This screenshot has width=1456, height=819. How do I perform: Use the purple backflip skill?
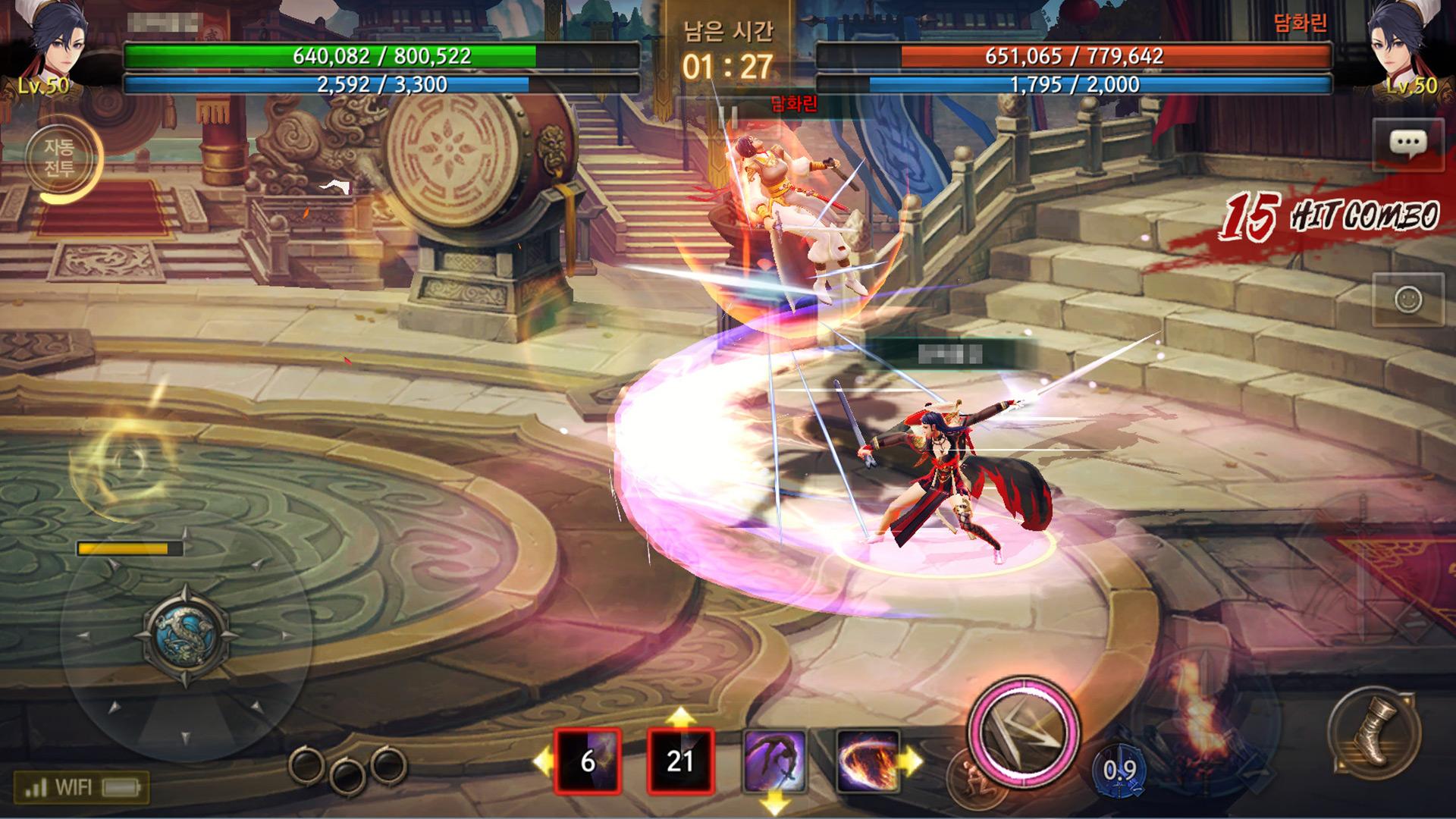(774, 760)
